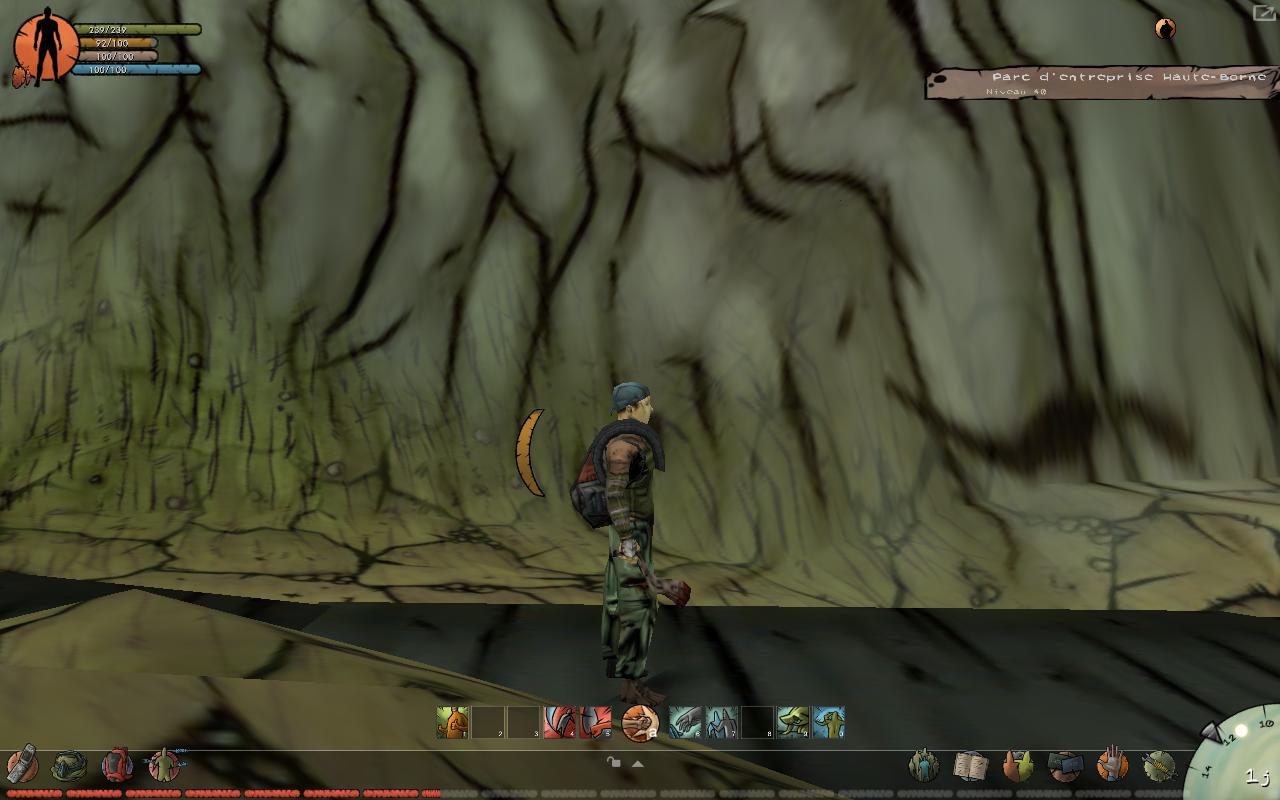Select the green creature skill in slot 9
The width and height of the screenshot is (1280, 800).
pos(793,722)
